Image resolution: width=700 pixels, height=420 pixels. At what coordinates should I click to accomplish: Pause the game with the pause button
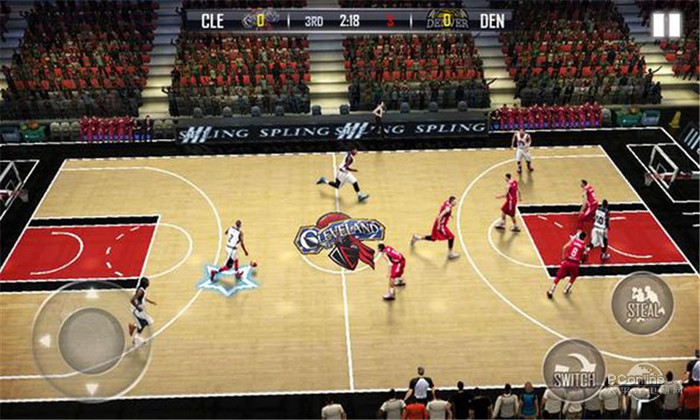666,25
